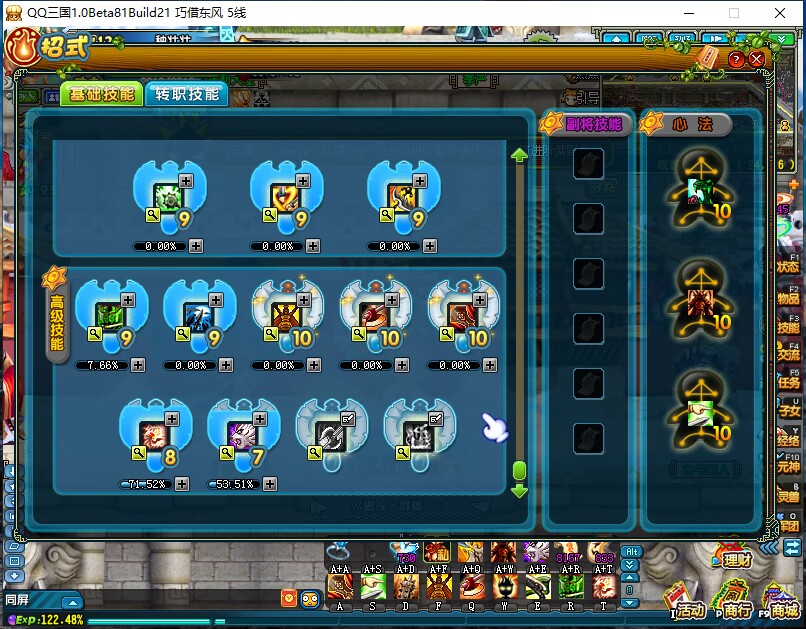The image size is (806, 629).
Task: Switch to the 转职技能 tab
Action: click(187, 94)
